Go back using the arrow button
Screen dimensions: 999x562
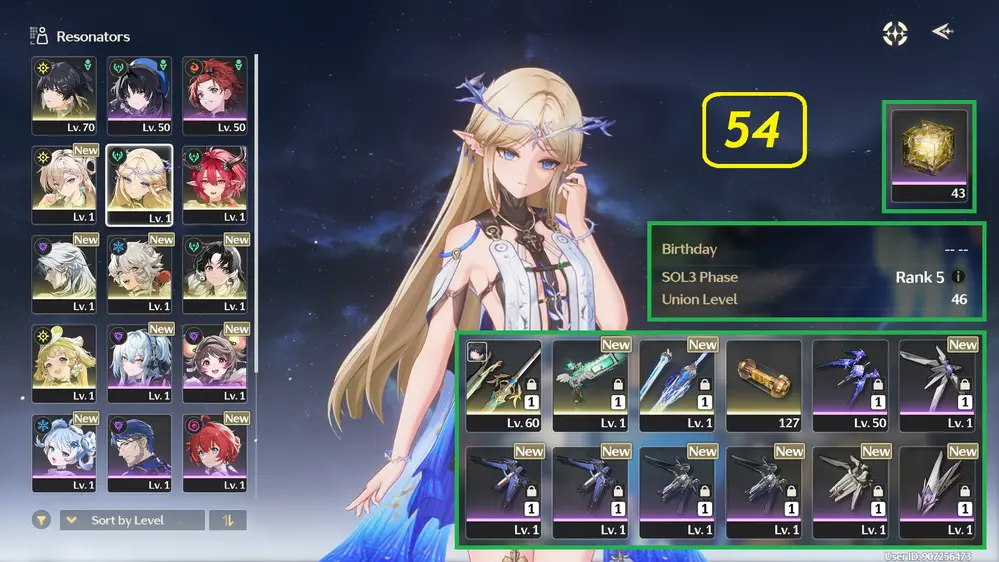pyautogui.click(x=941, y=32)
